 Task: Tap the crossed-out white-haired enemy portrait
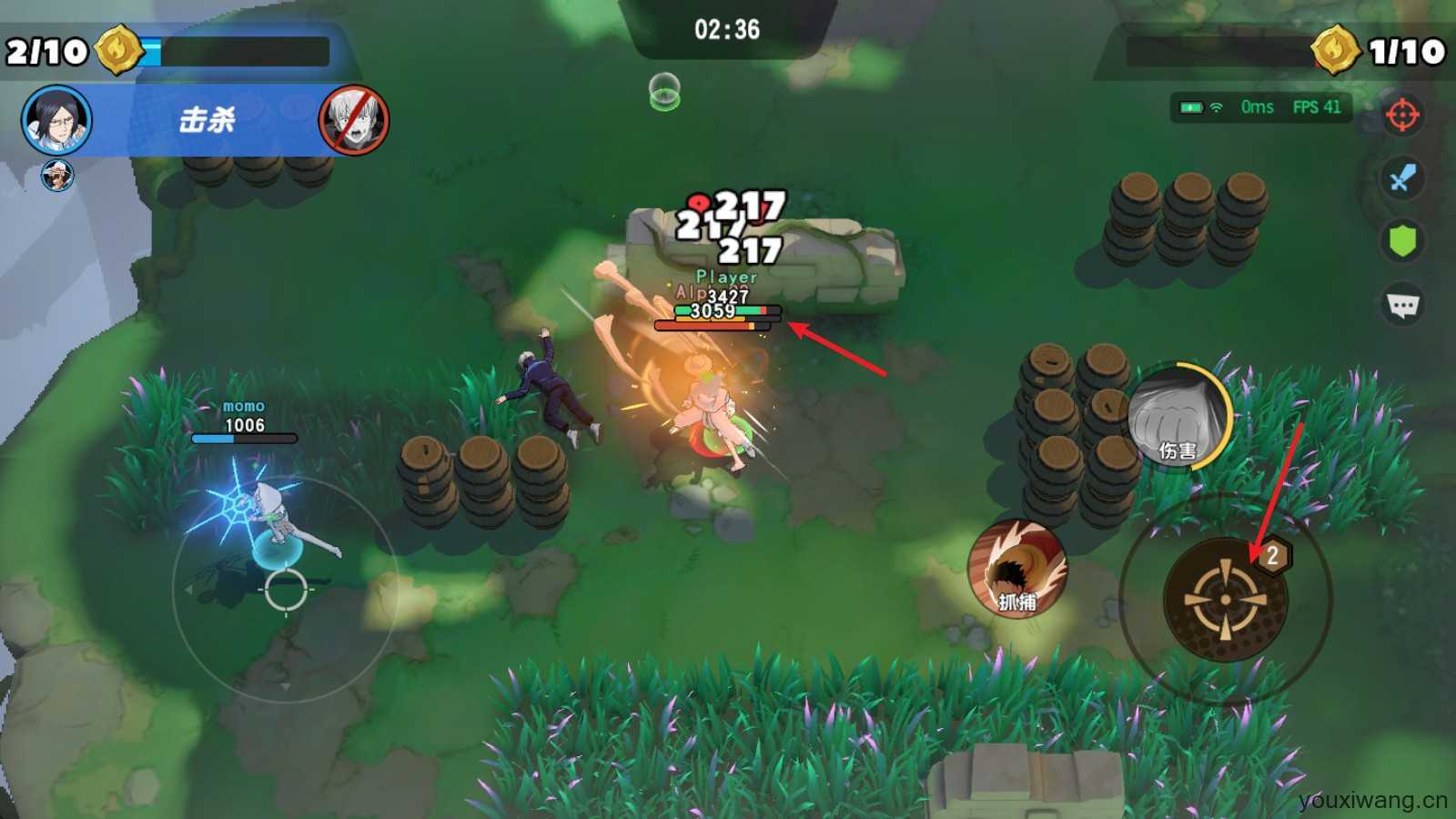click(x=354, y=120)
